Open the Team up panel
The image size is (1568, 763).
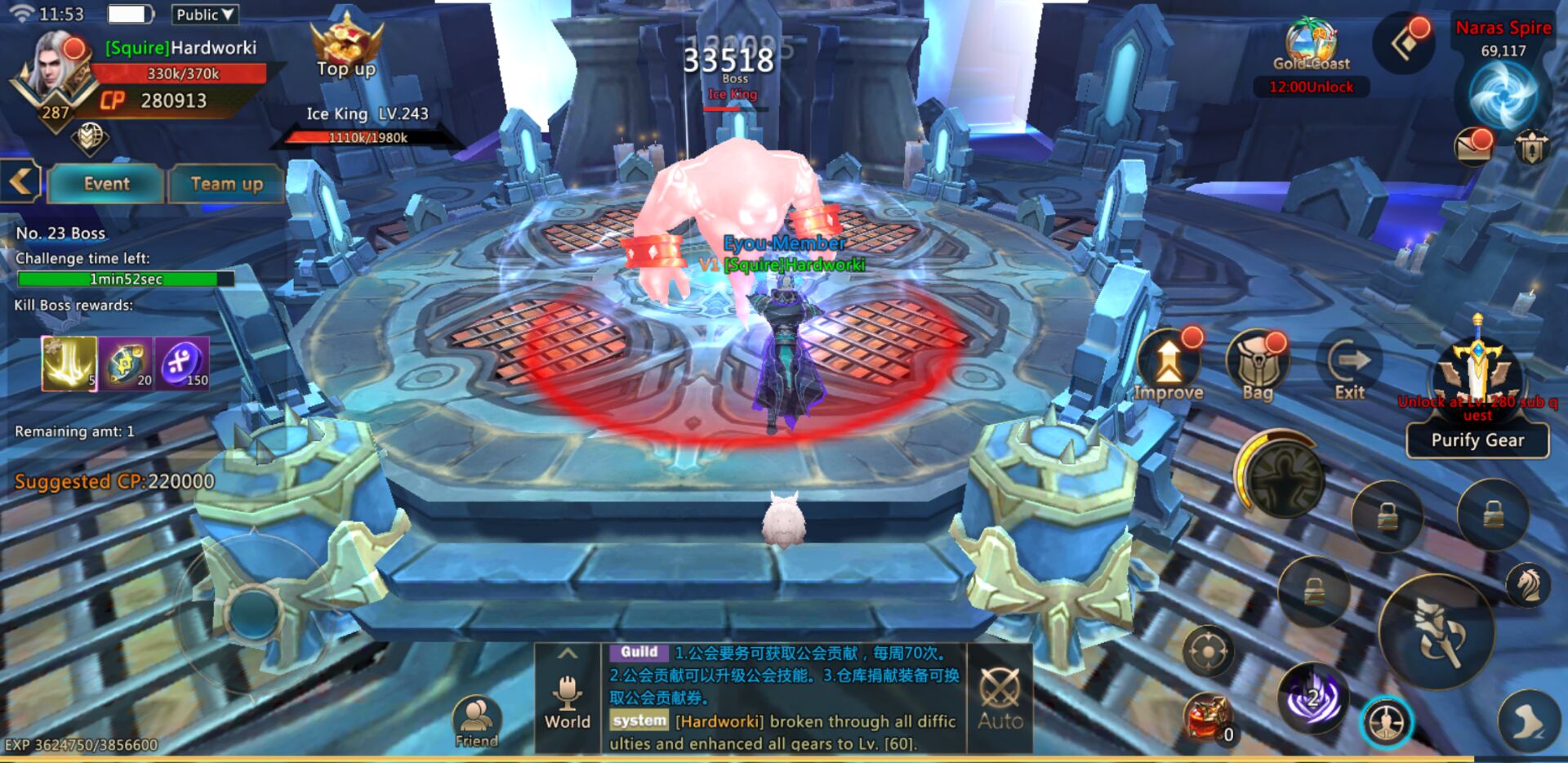(226, 184)
